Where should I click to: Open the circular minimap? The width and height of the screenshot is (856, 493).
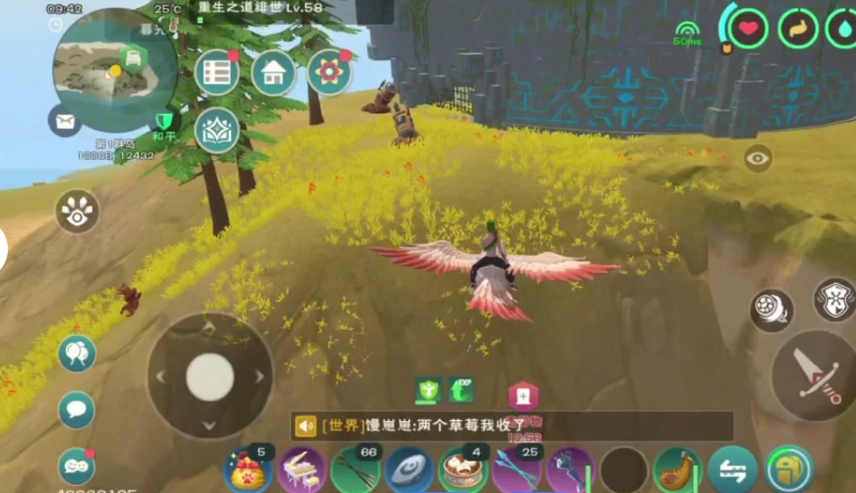115,68
